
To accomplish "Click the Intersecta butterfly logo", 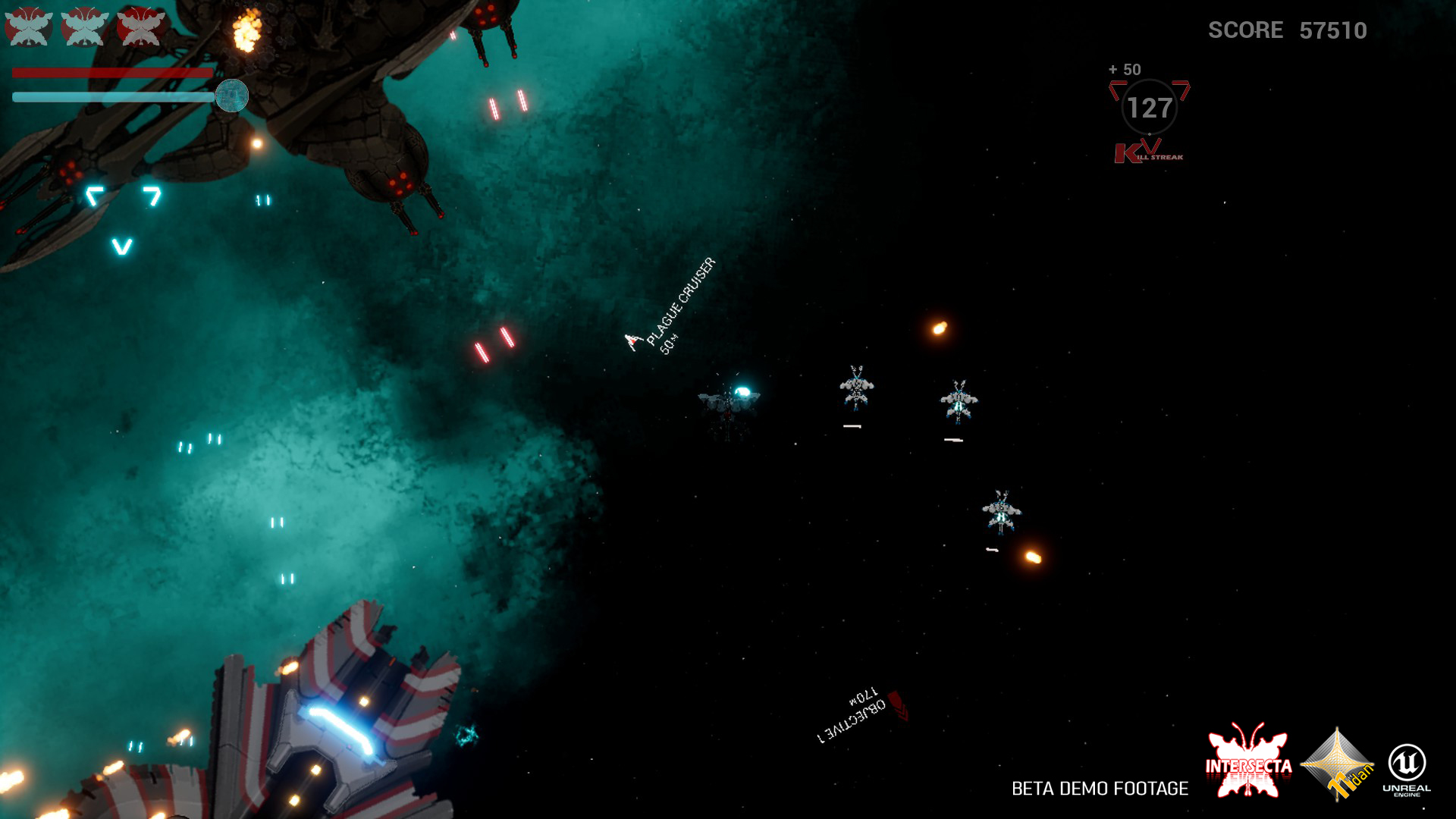I will [1248, 761].
